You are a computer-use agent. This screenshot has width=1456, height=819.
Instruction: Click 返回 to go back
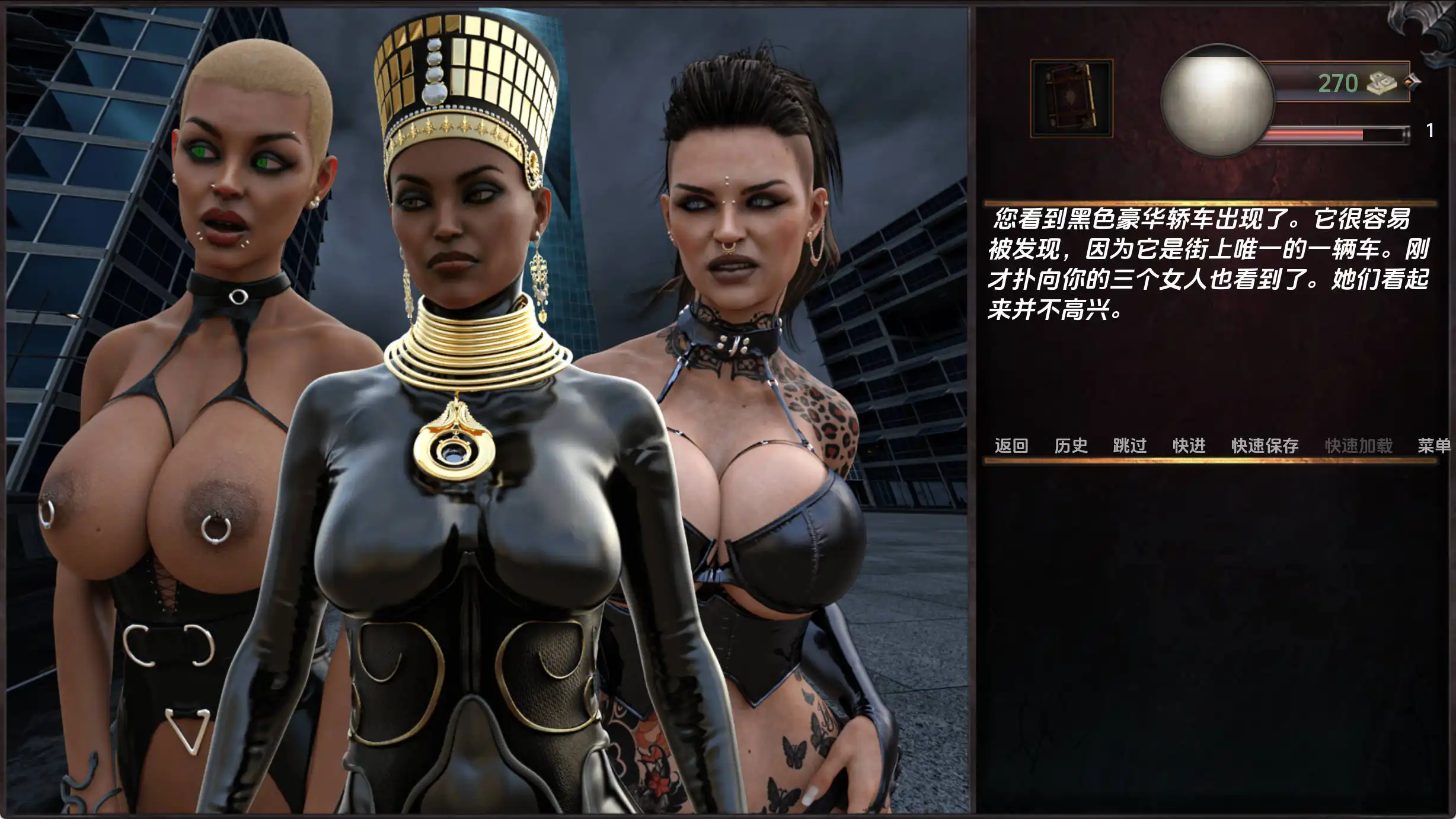1012,446
